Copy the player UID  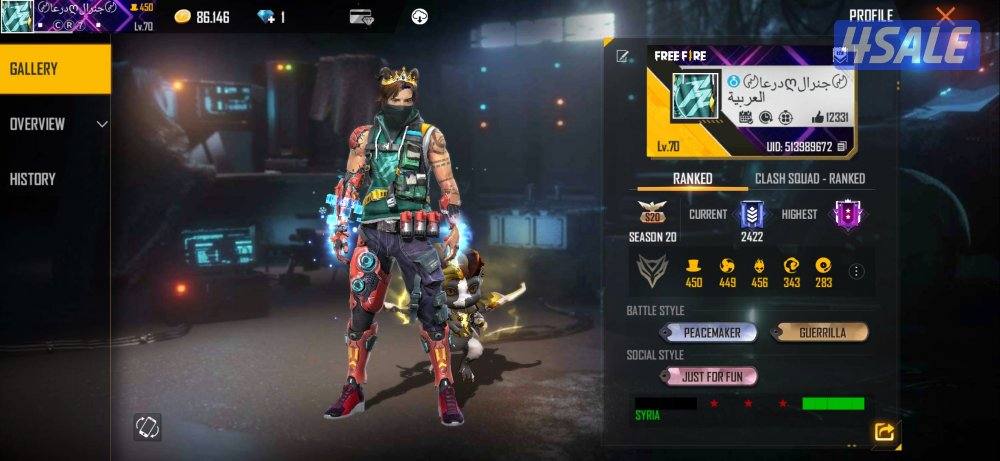pos(842,146)
